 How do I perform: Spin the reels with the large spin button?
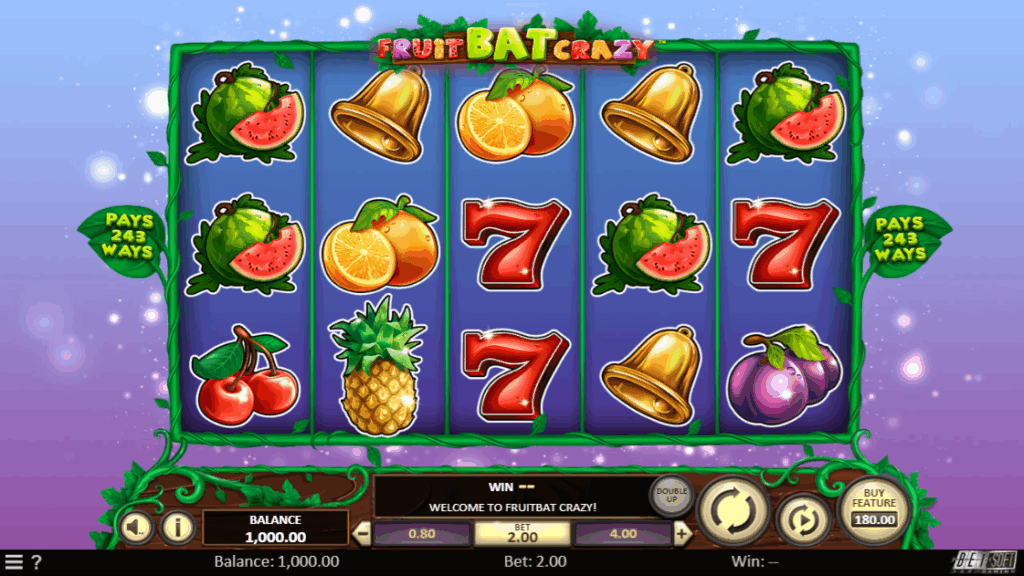click(735, 509)
